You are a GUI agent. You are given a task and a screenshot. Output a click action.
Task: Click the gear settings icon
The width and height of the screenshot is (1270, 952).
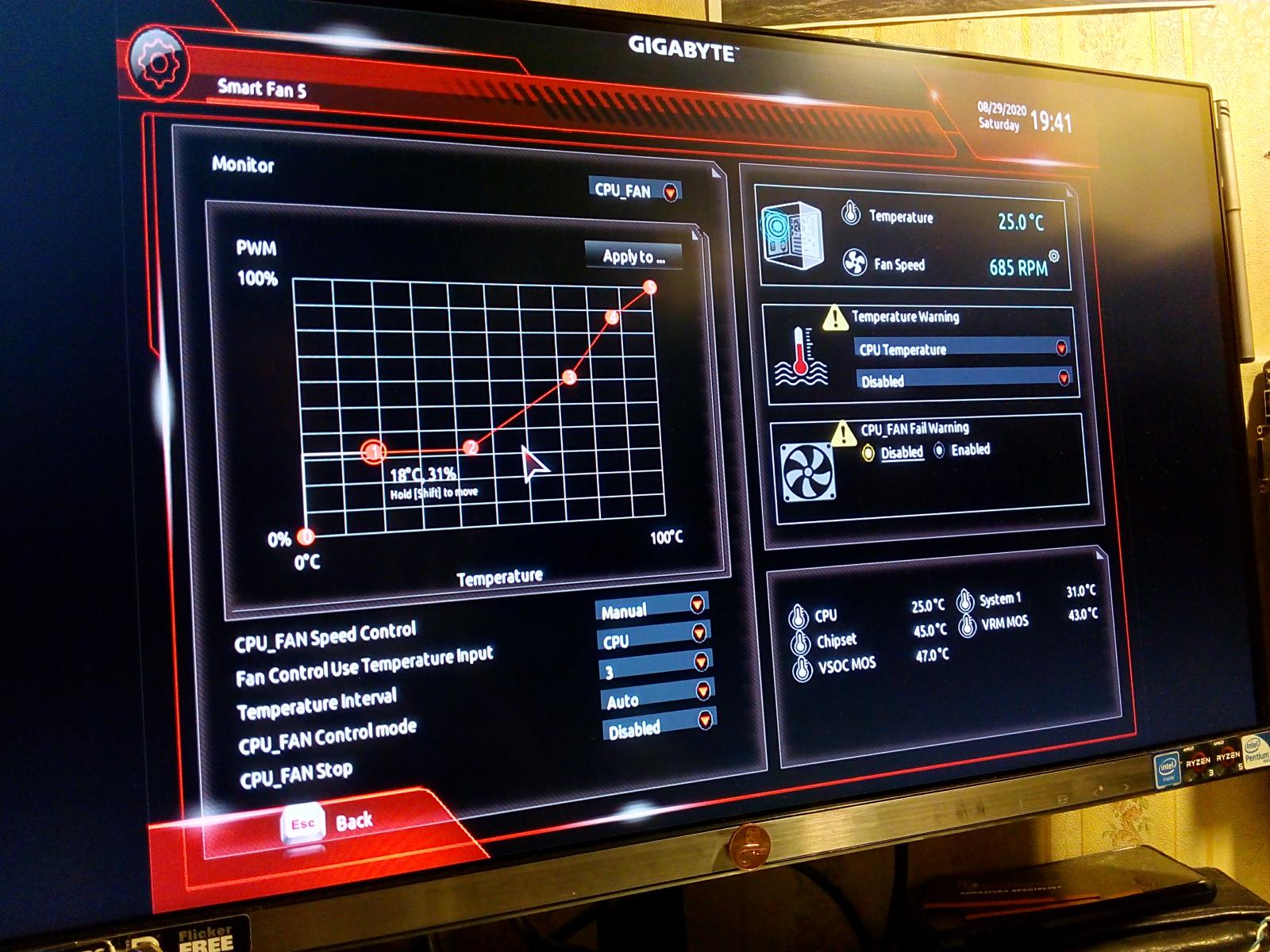[158, 62]
